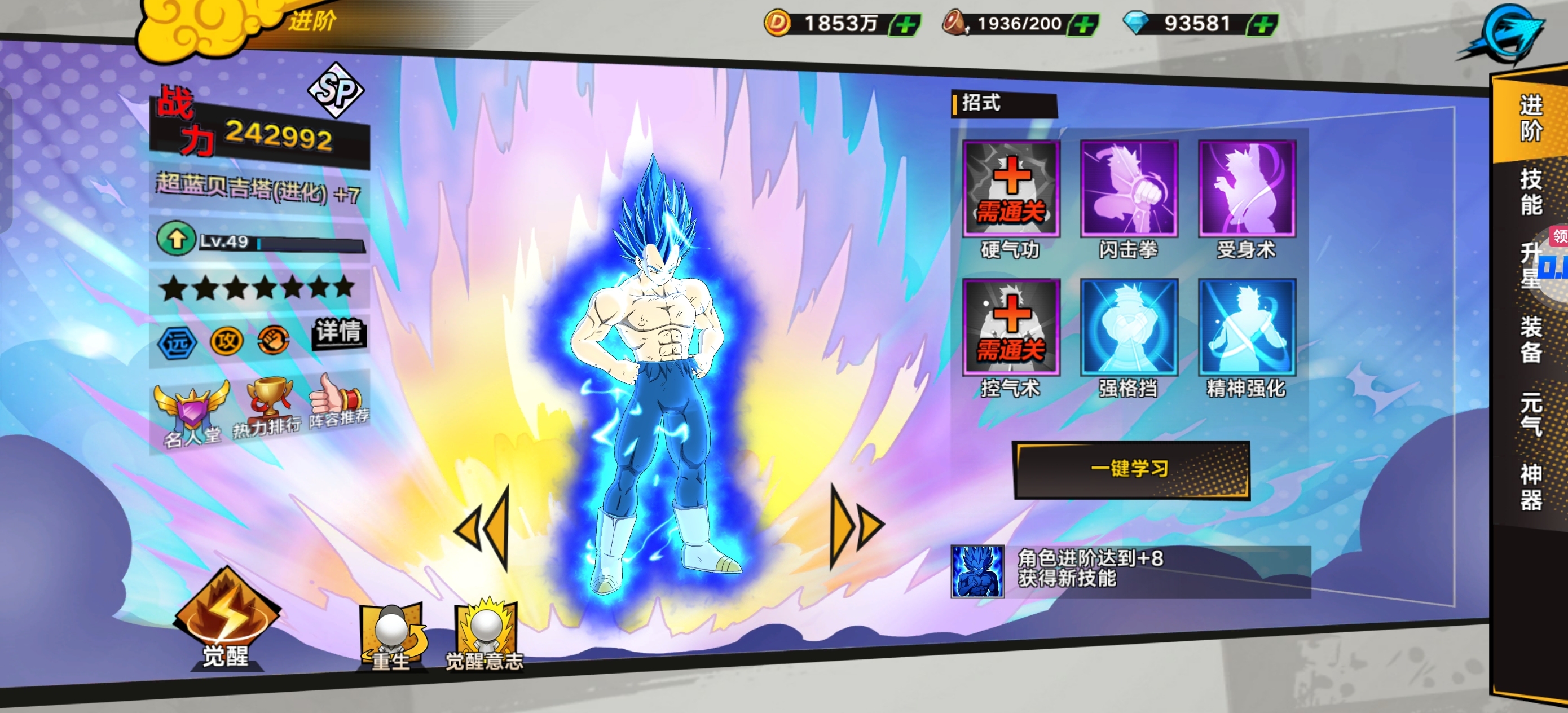
Task: Choose the 精神强化 skill icon
Action: tap(1246, 327)
